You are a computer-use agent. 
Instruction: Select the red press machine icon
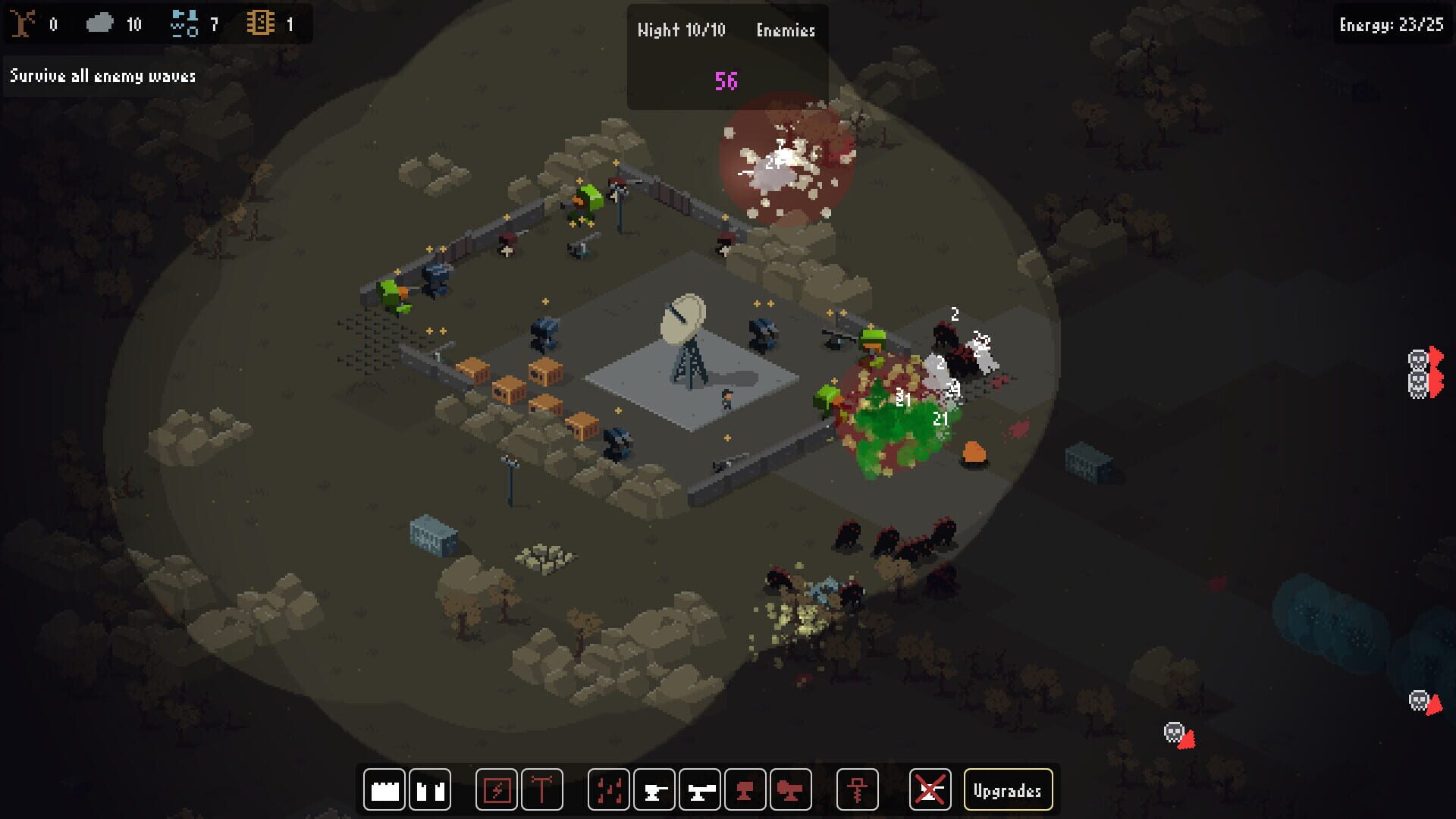coord(747,789)
